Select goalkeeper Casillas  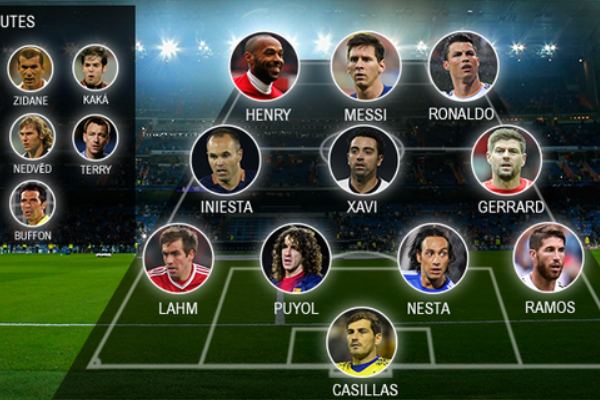361,342
